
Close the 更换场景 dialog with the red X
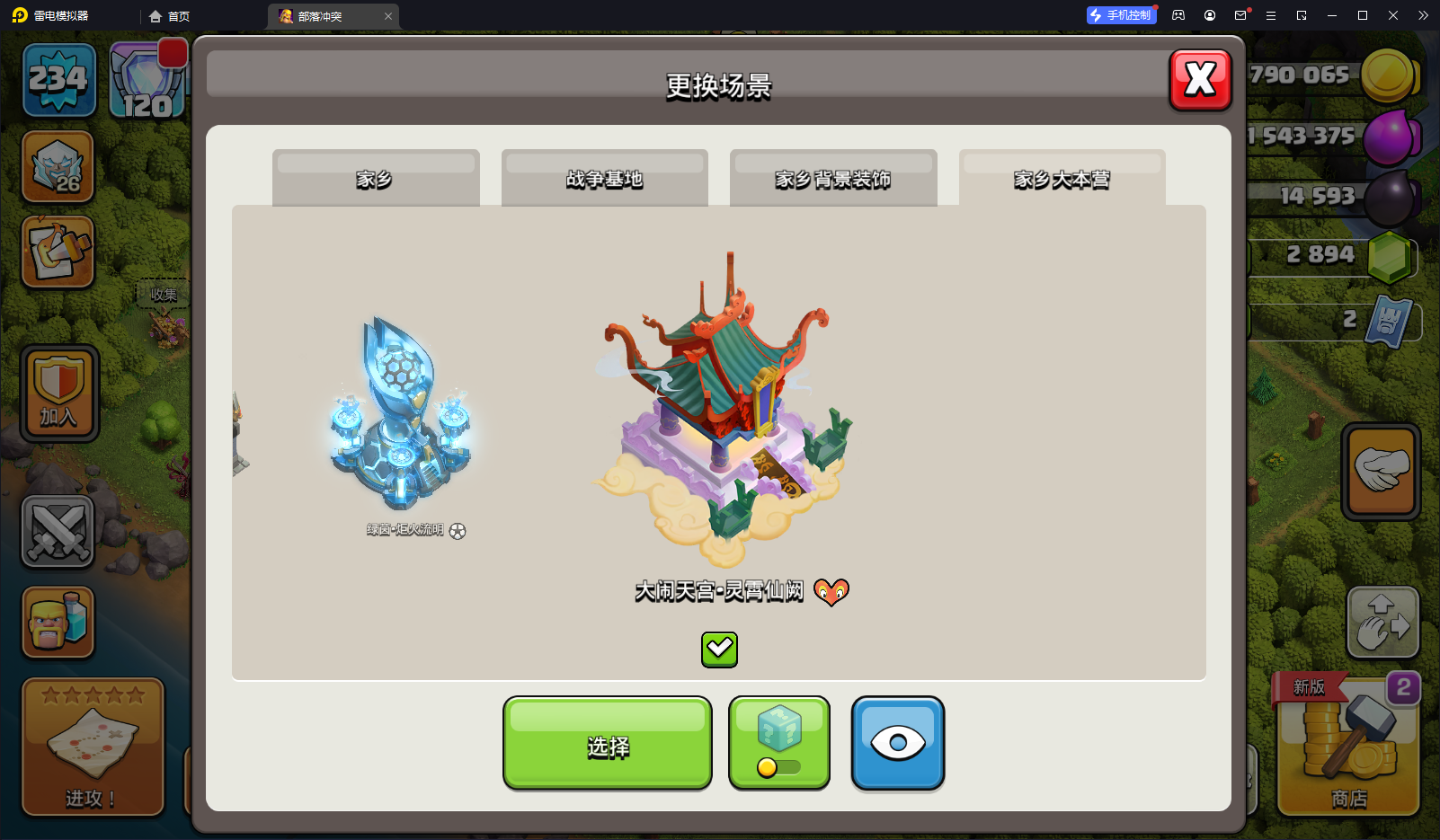point(1200,80)
